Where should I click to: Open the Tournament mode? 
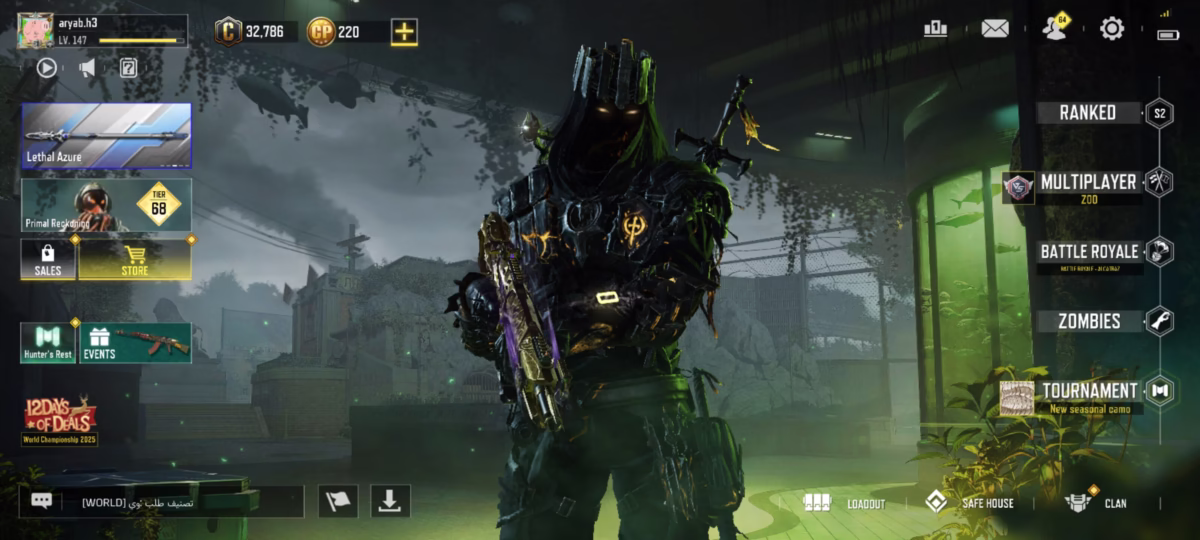point(1089,392)
